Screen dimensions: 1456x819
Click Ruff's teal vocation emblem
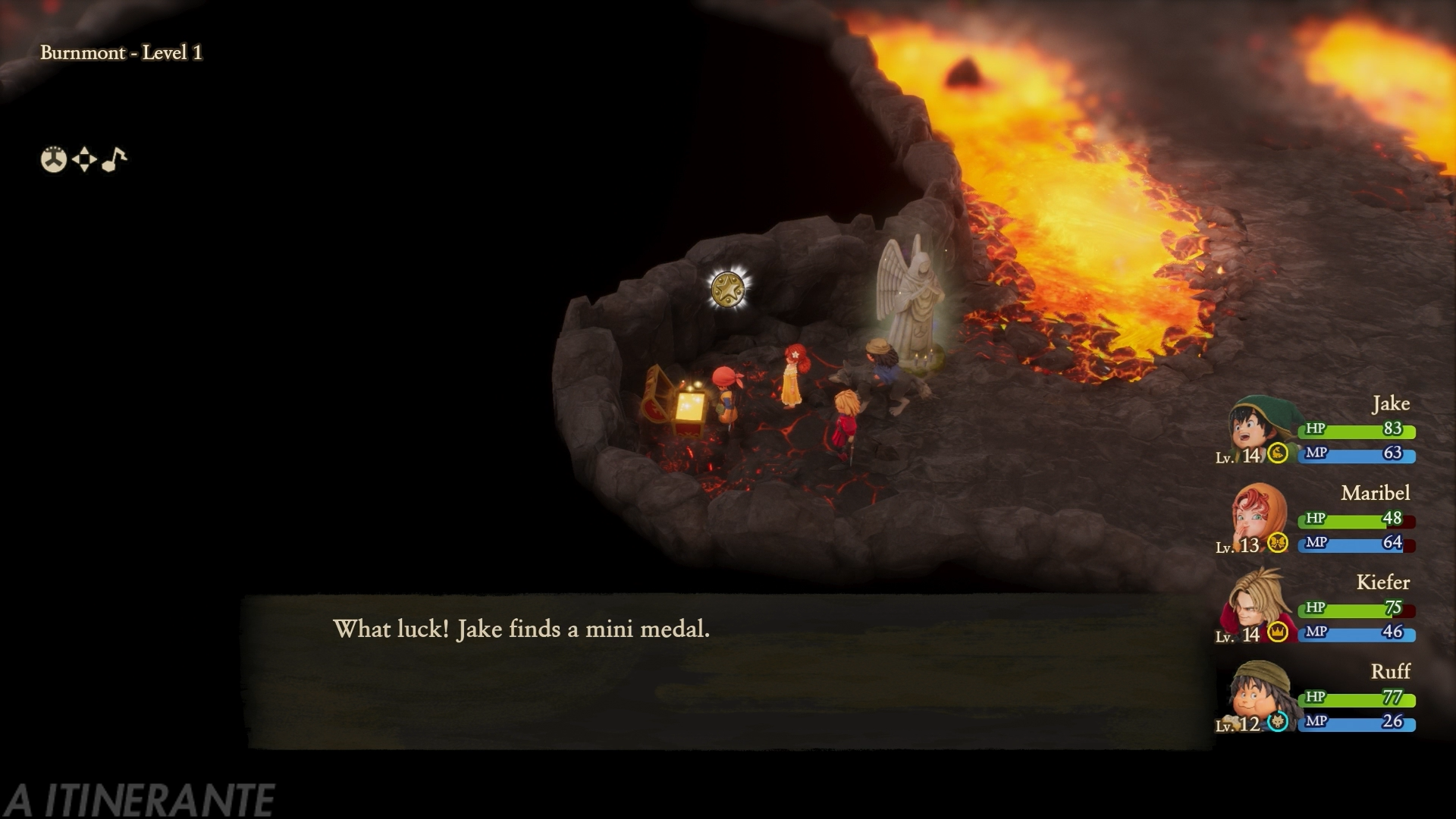pos(1278,722)
